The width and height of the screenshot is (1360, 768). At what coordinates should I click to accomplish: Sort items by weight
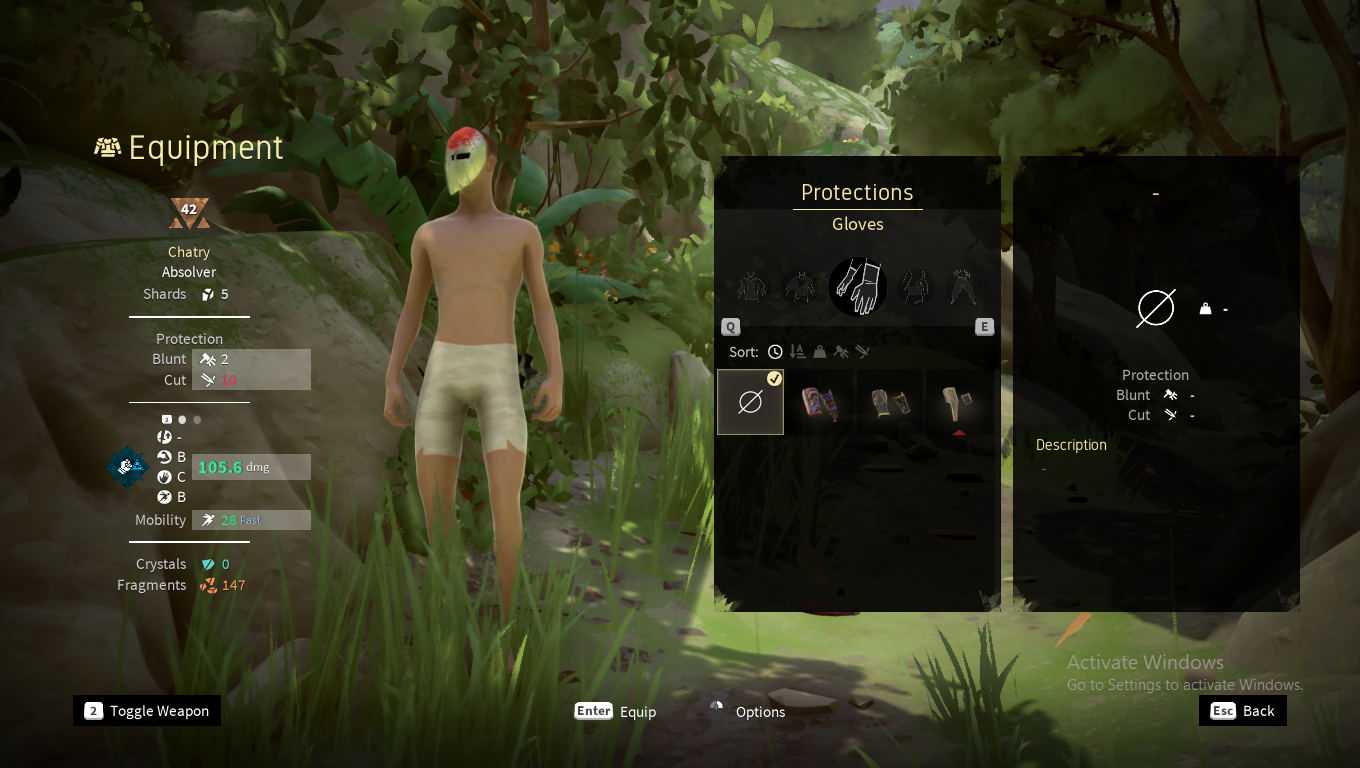[x=819, y=352]
